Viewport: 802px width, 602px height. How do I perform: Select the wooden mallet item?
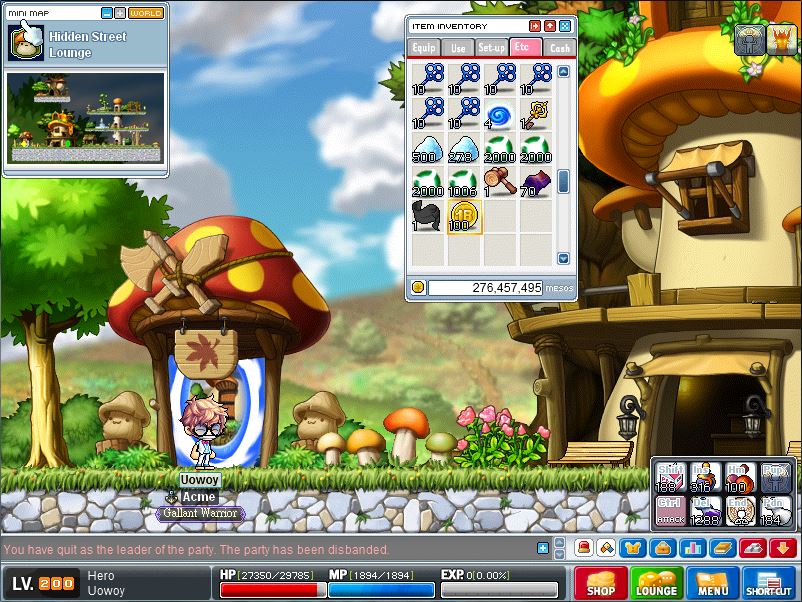tap(500, 182)
